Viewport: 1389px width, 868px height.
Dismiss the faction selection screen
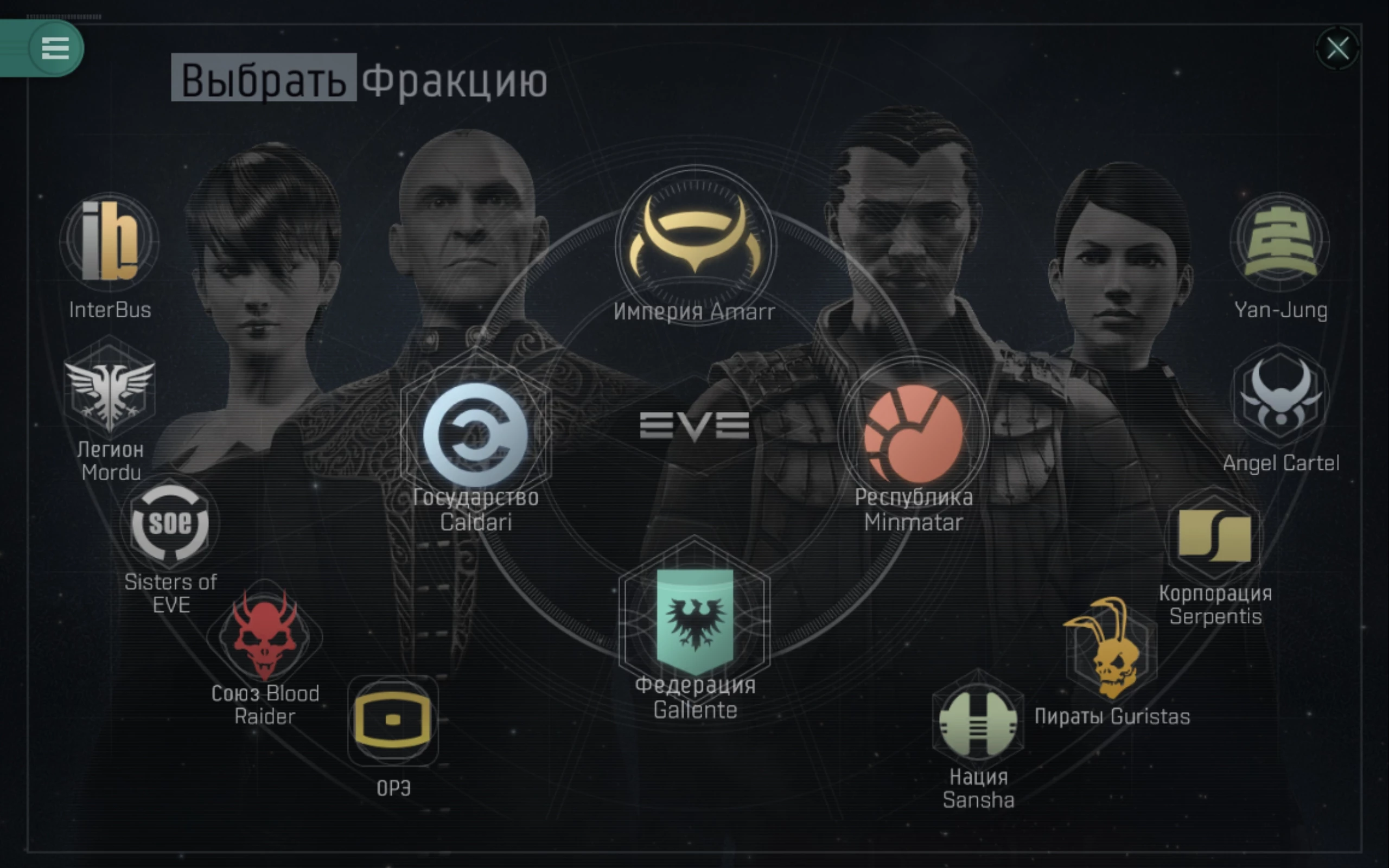1338,49
